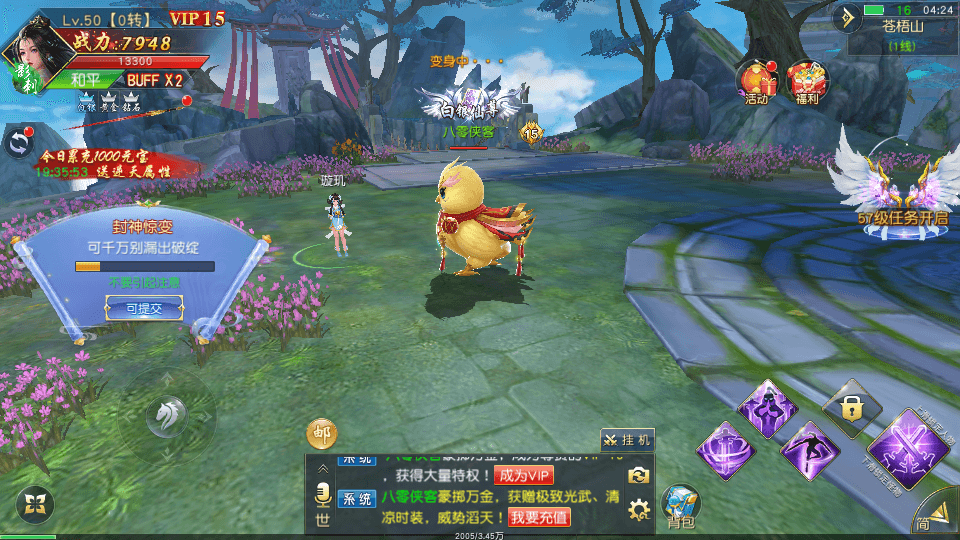960x540 pixels.
Task: Open the 活动 events icon
Action: coord(756,82)
